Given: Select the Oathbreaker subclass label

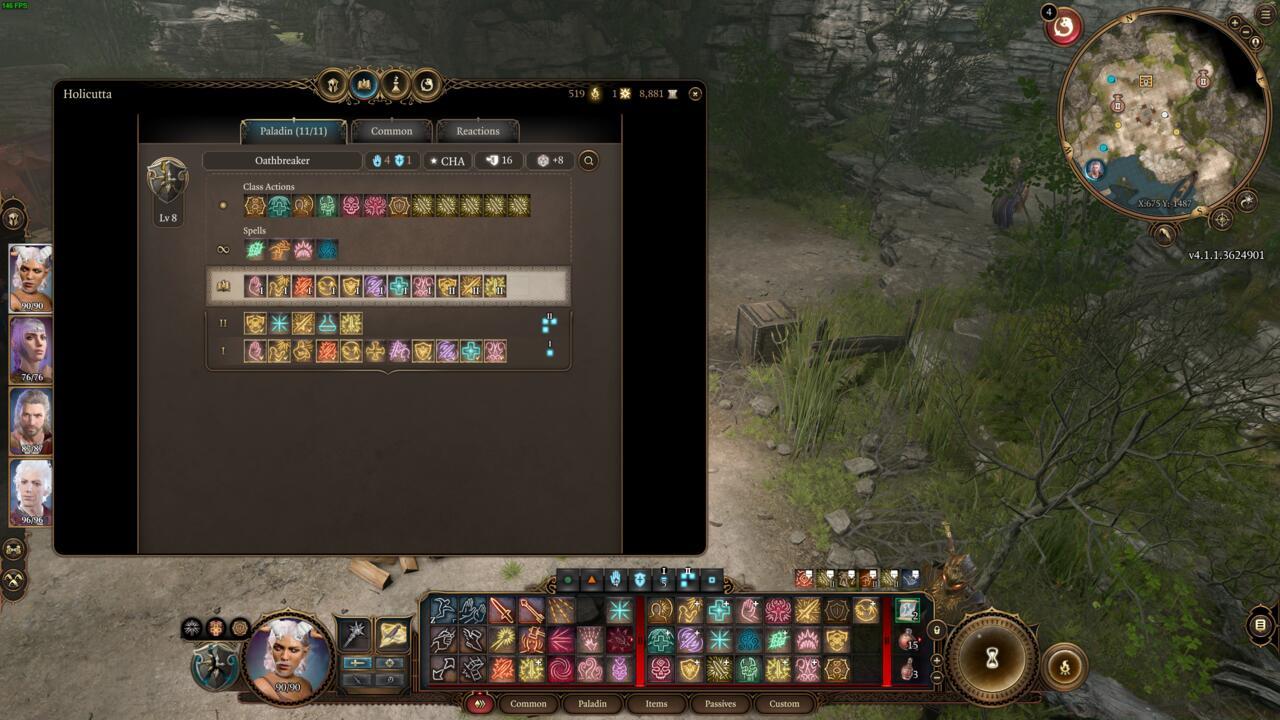Looking at the screenshot, I should pos(282,160).
